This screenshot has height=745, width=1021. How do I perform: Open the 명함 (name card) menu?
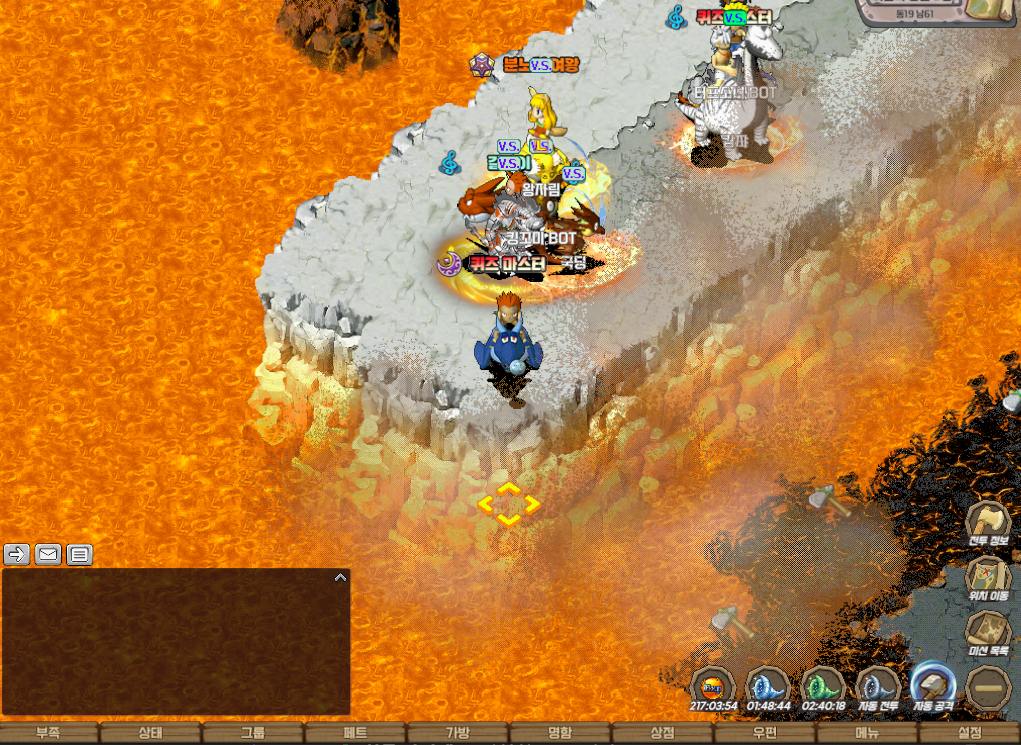coord(560,733)
